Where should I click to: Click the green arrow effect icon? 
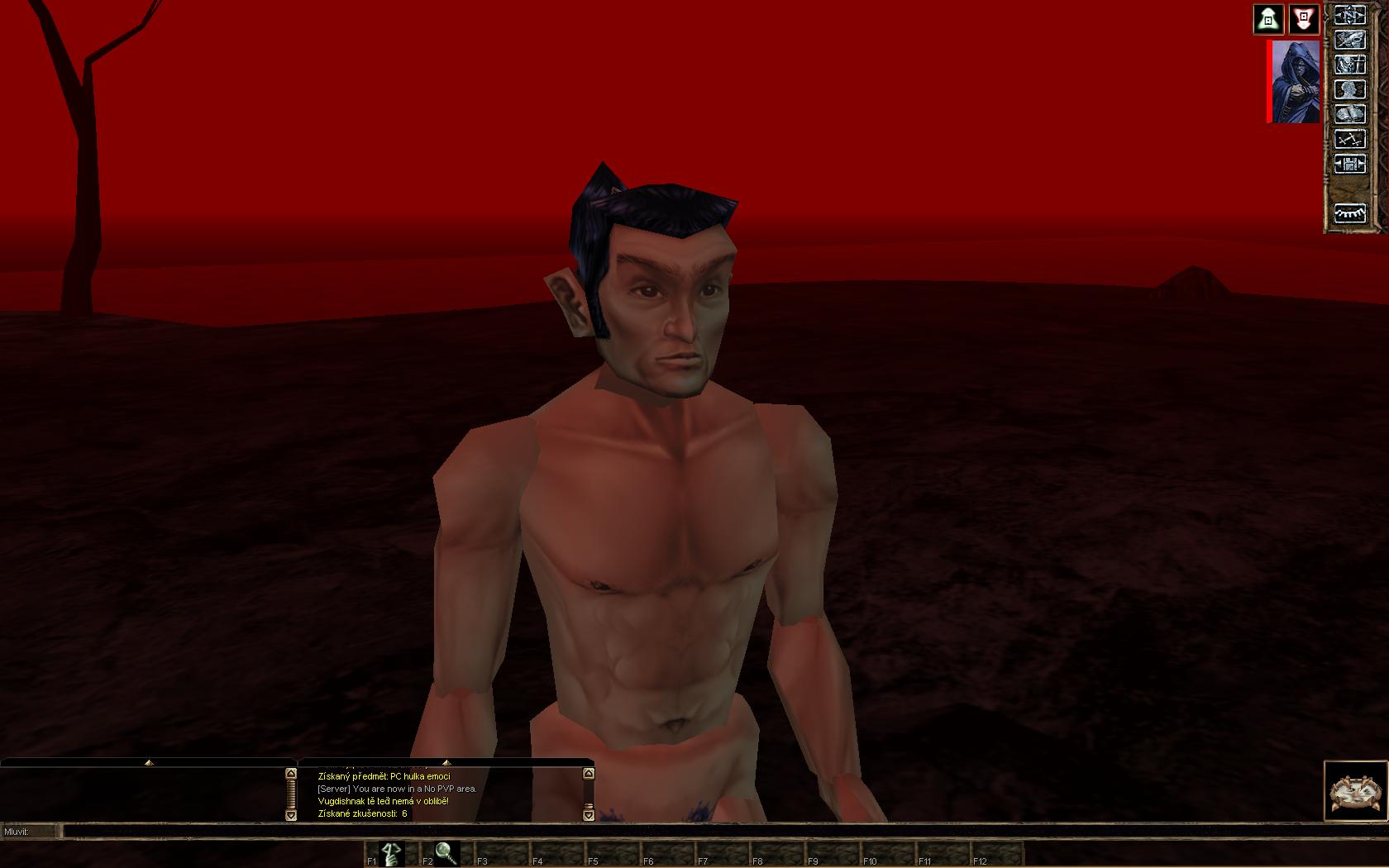1268,18
